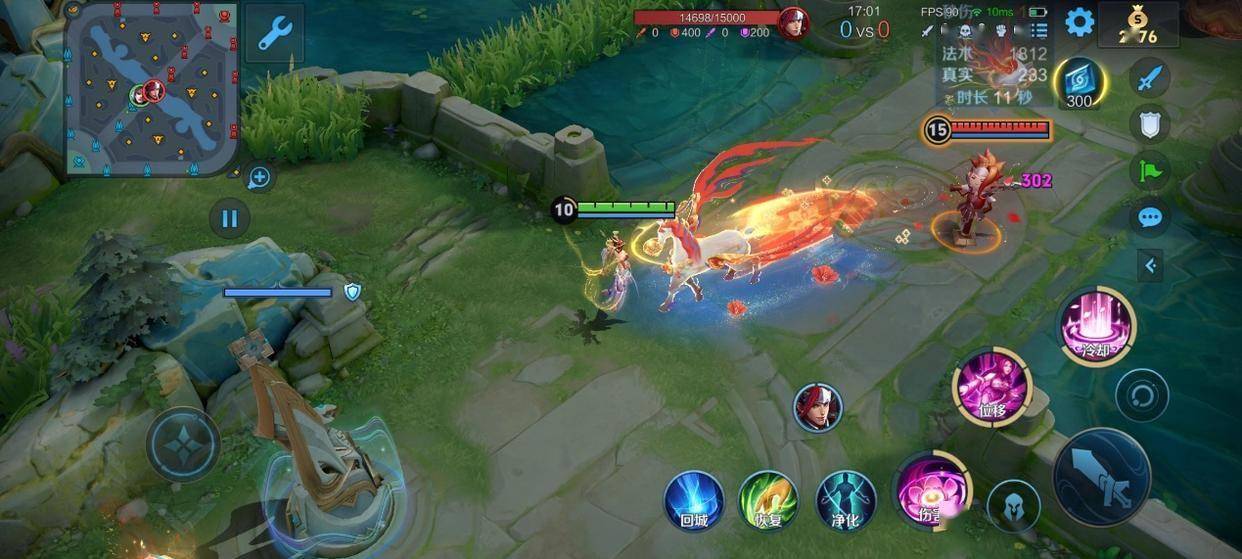Use the 恢复 heal skill
This screenshot has width=1242, height=559.
[x=767, y=500]
